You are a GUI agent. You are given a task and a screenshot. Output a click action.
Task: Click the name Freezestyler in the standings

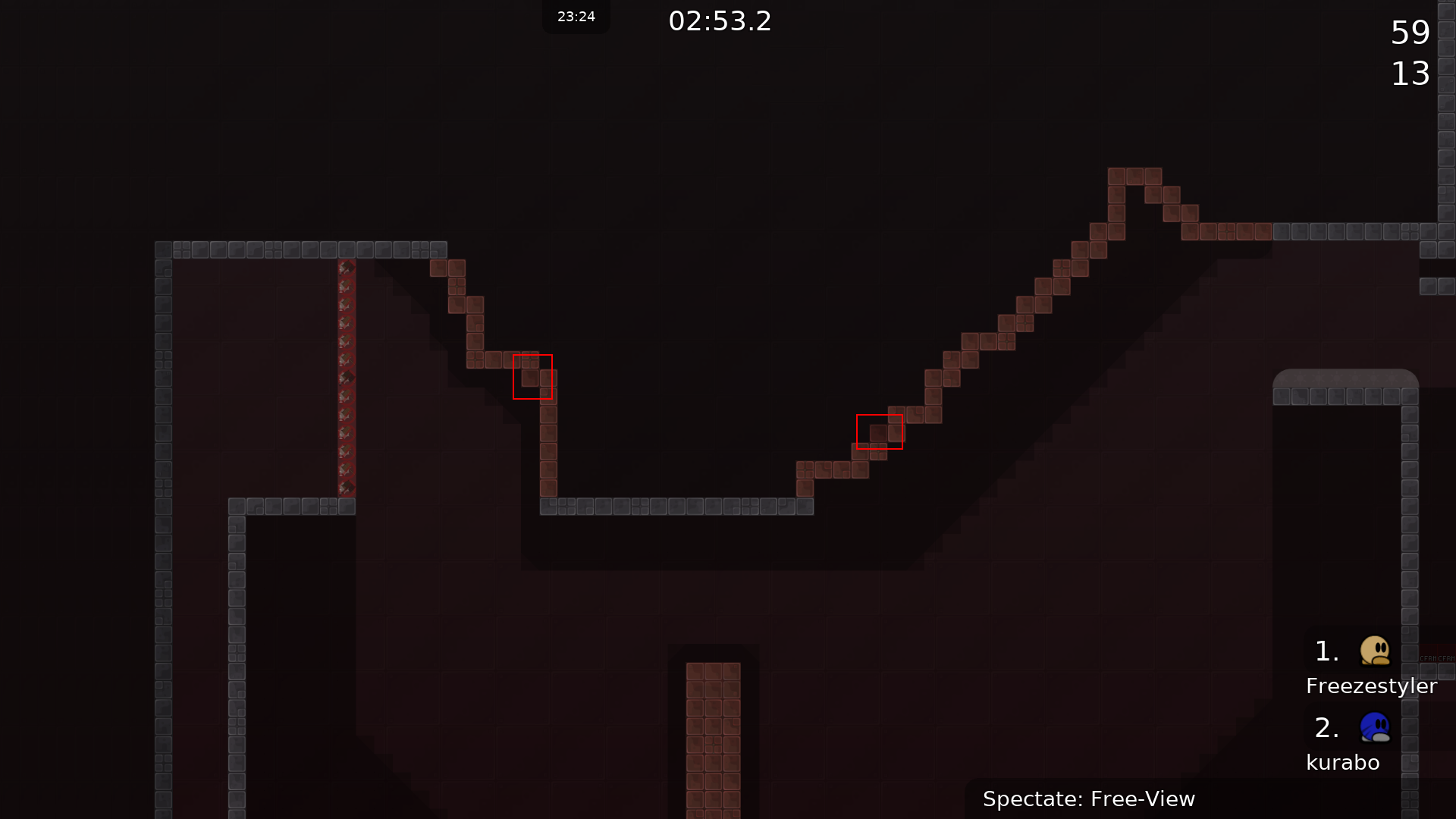(1371, 686)
